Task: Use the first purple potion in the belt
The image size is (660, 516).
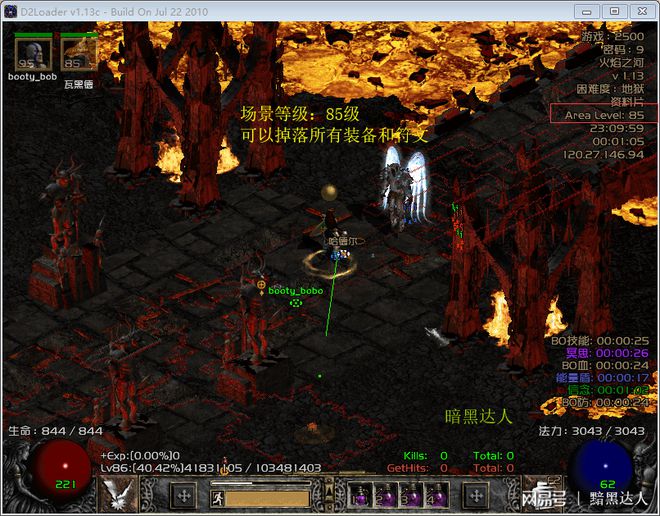Action: (x=357, y=495)
